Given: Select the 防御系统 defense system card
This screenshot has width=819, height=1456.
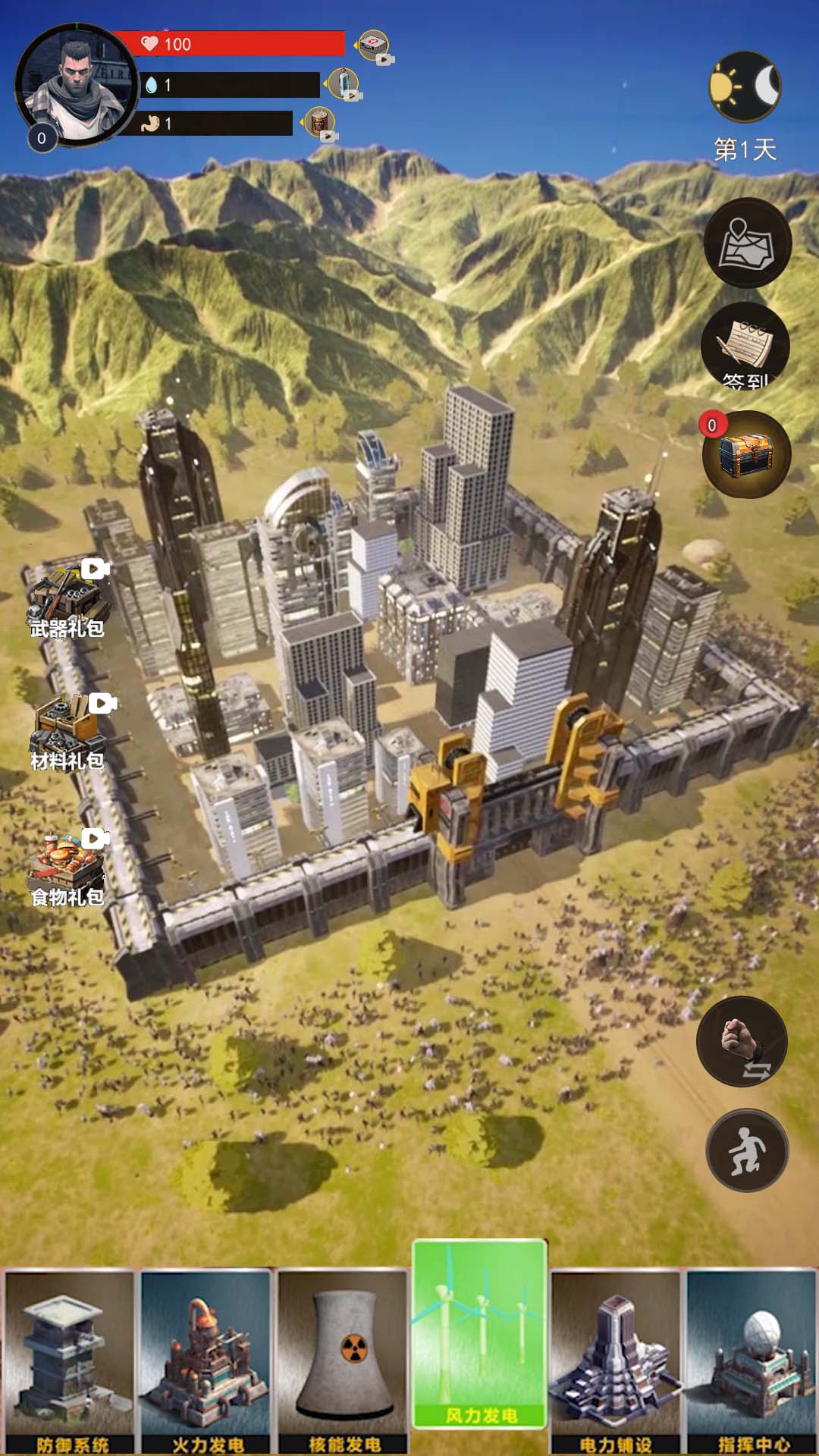Looking at the screenshot, I should 70,1361.
